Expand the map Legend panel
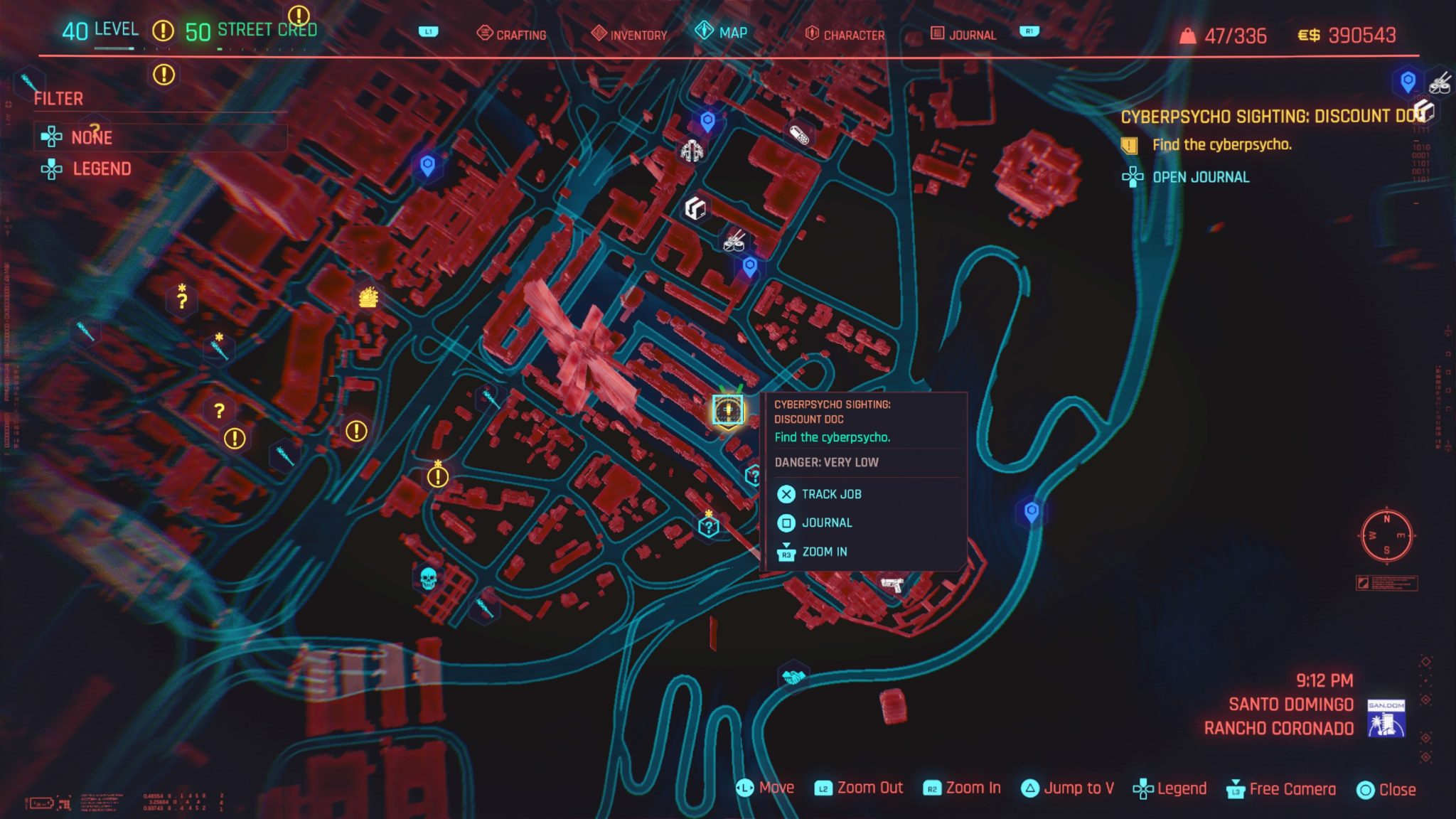Screen dimensions: 1456x819 100,168
